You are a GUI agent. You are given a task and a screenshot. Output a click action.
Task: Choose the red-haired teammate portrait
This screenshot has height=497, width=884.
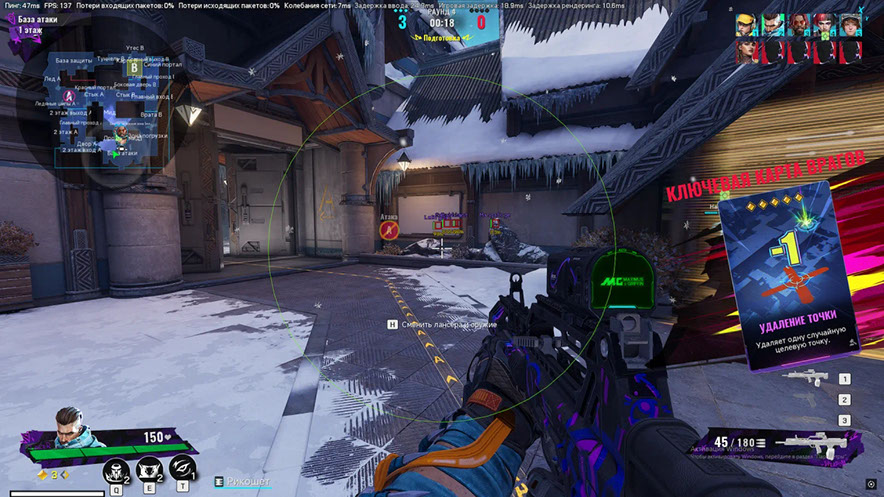pos(823,24)
